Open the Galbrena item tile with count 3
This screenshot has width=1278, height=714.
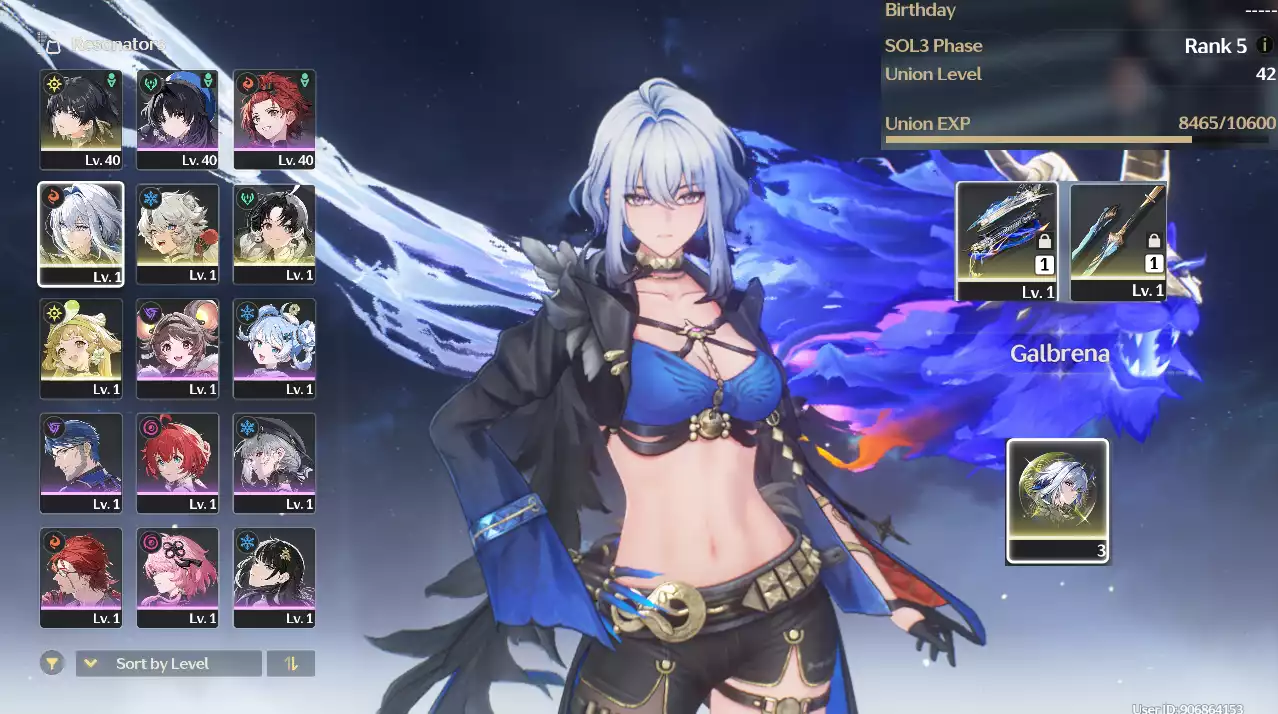click(x=1057, y=500)
